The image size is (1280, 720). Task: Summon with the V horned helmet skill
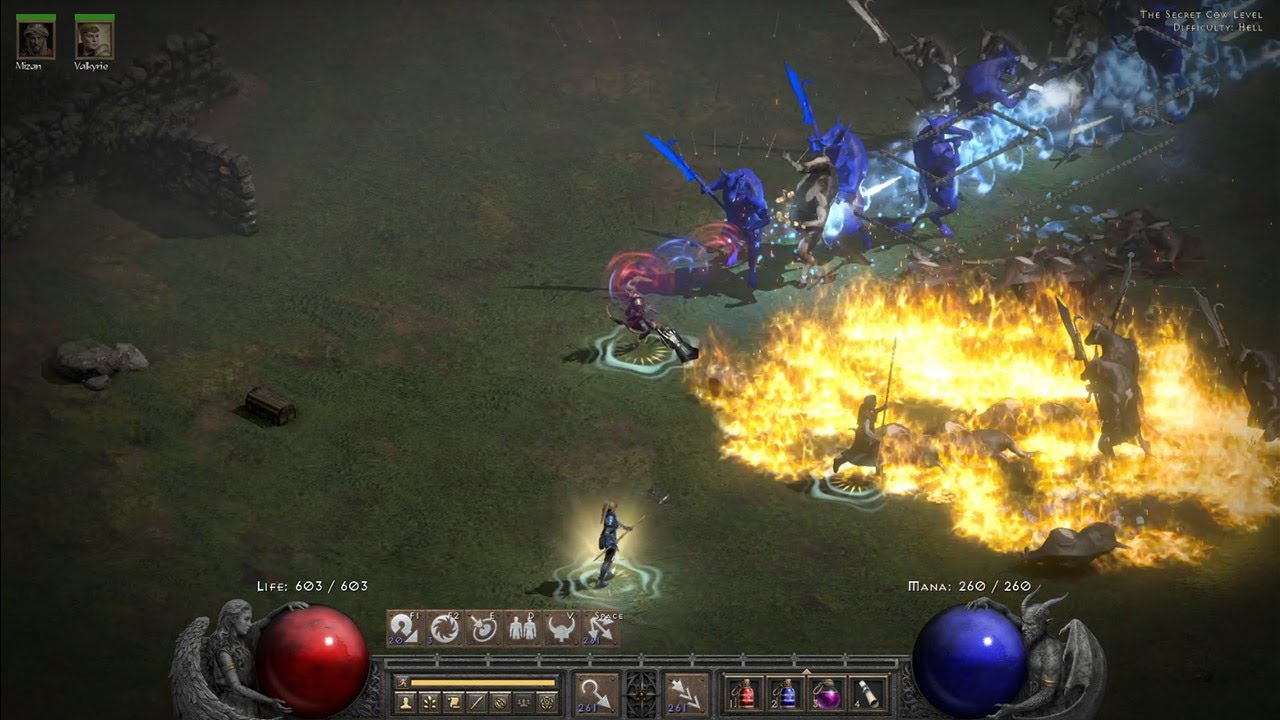point(562,629)
